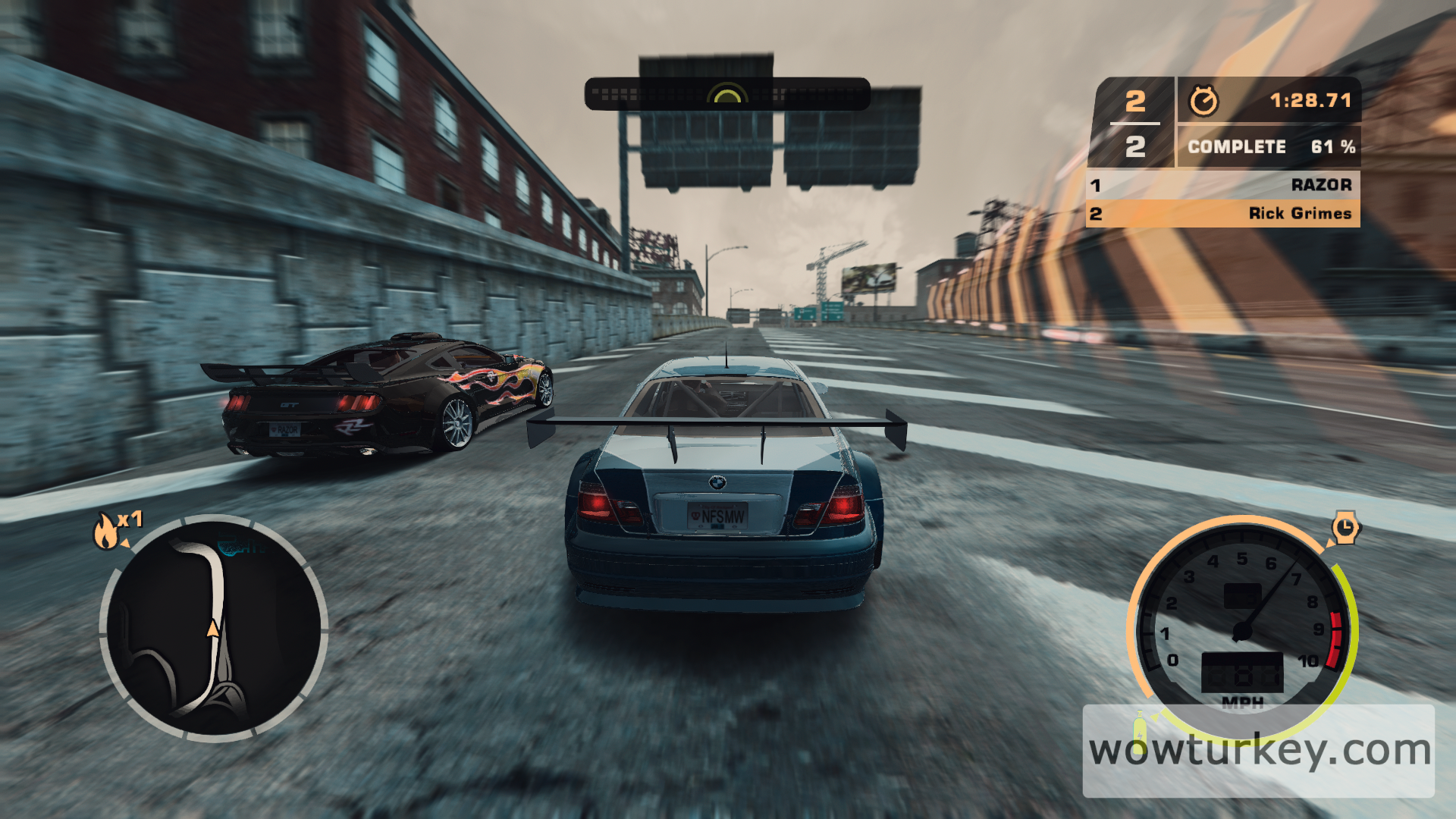Toggle the race timer showing 1:28.71

coord(1310,99)
